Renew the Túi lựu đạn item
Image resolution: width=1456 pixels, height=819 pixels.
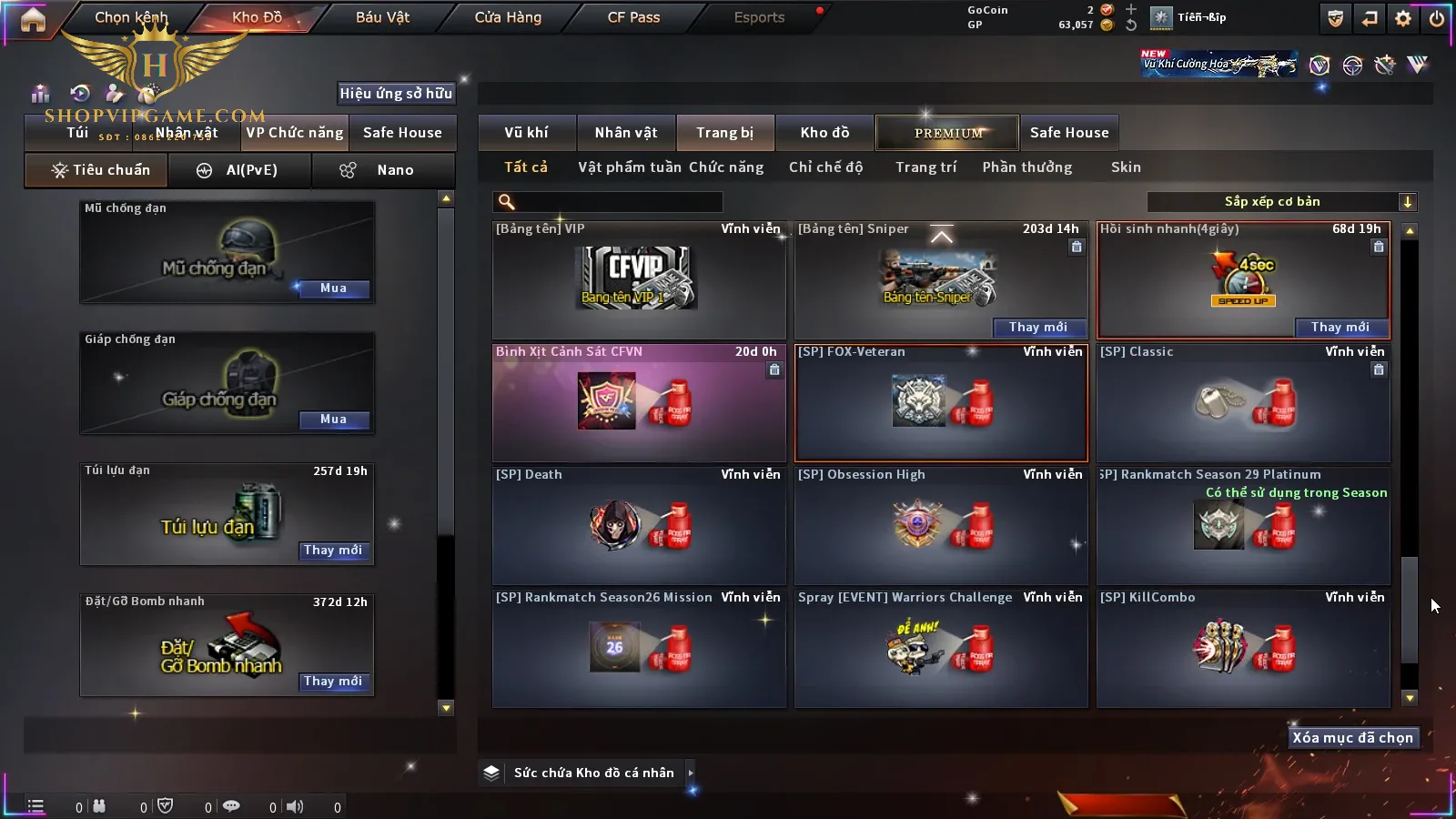coord(333,551)
